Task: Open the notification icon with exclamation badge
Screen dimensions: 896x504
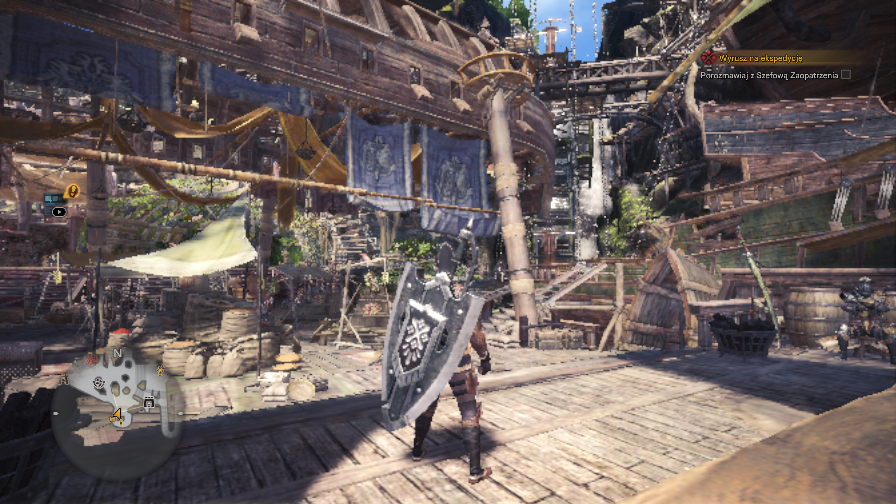Action: coord(71,191)
